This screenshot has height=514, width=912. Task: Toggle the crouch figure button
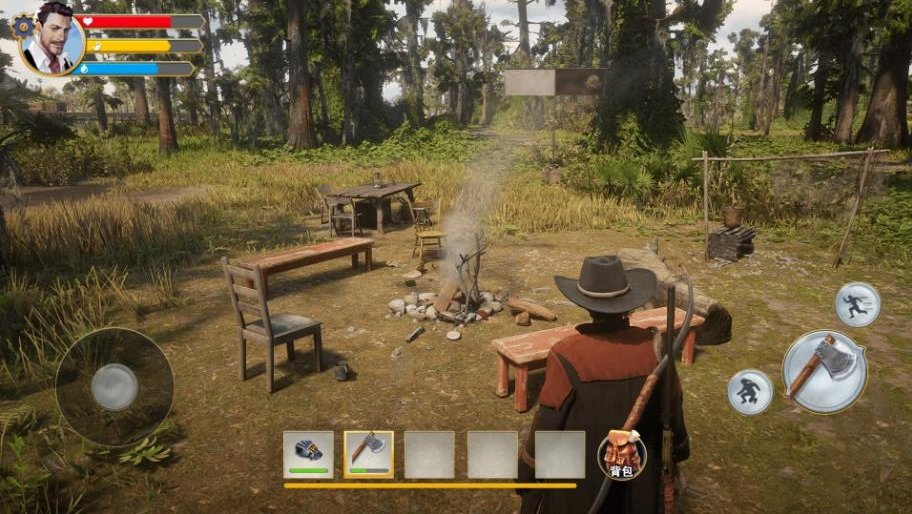749,391
